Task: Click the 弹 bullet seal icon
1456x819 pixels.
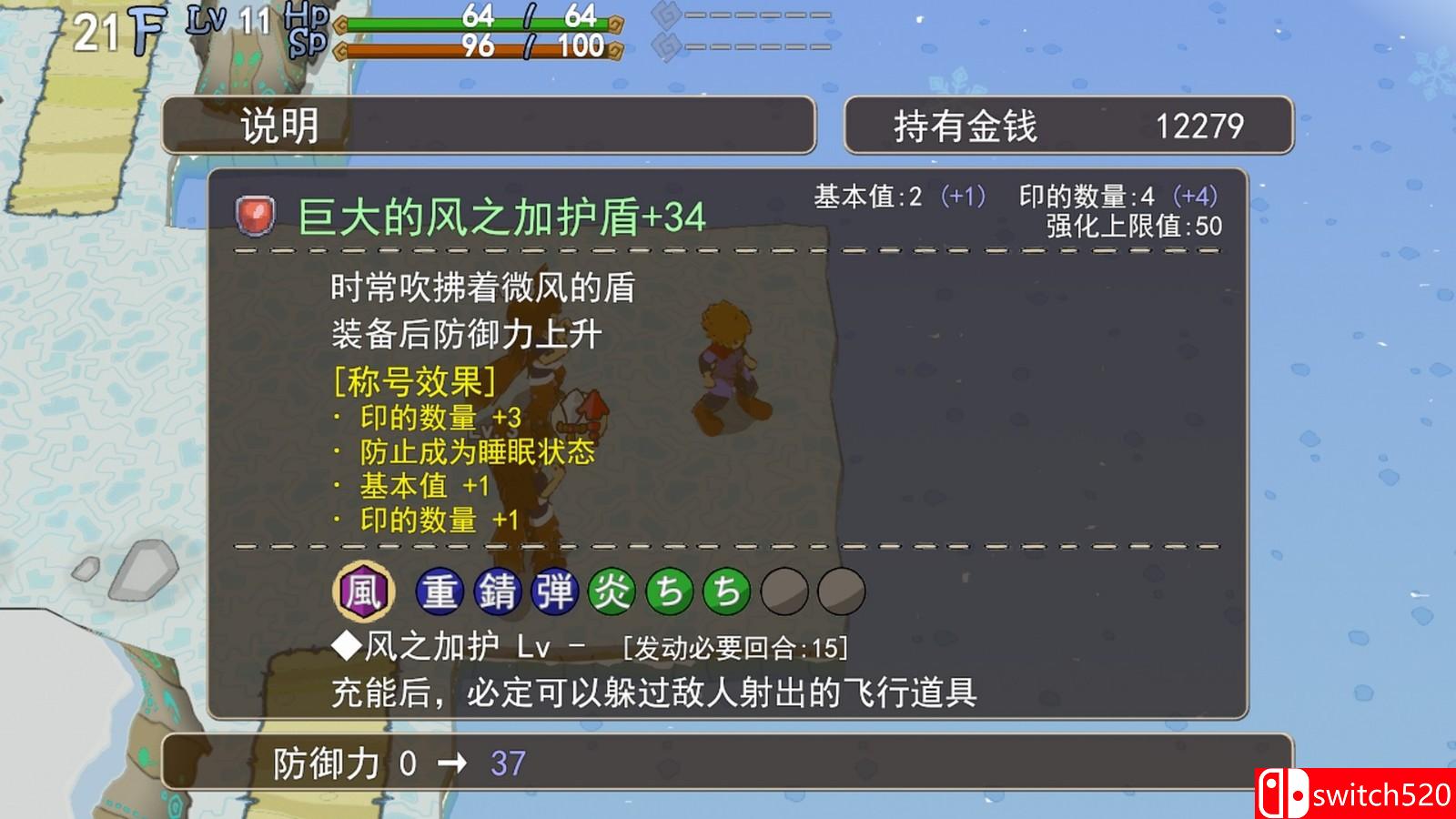Action: click(555, 591)
